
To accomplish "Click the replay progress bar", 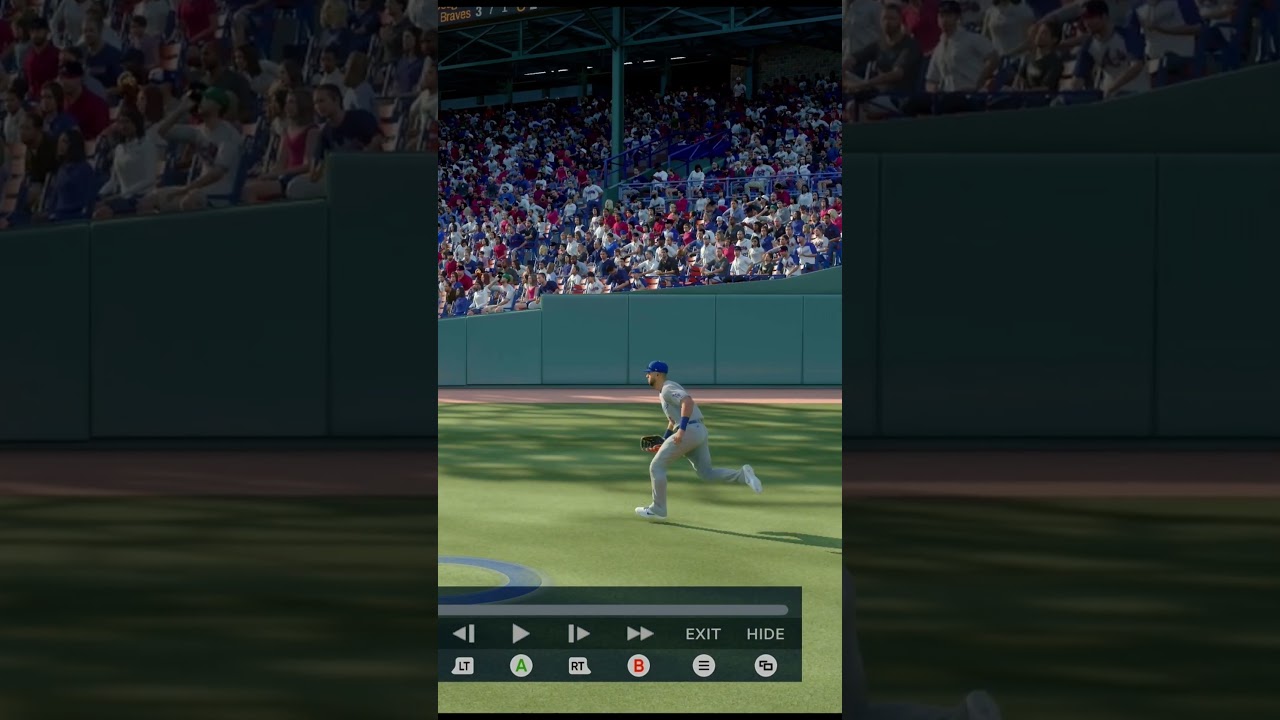I will (613, 610).
